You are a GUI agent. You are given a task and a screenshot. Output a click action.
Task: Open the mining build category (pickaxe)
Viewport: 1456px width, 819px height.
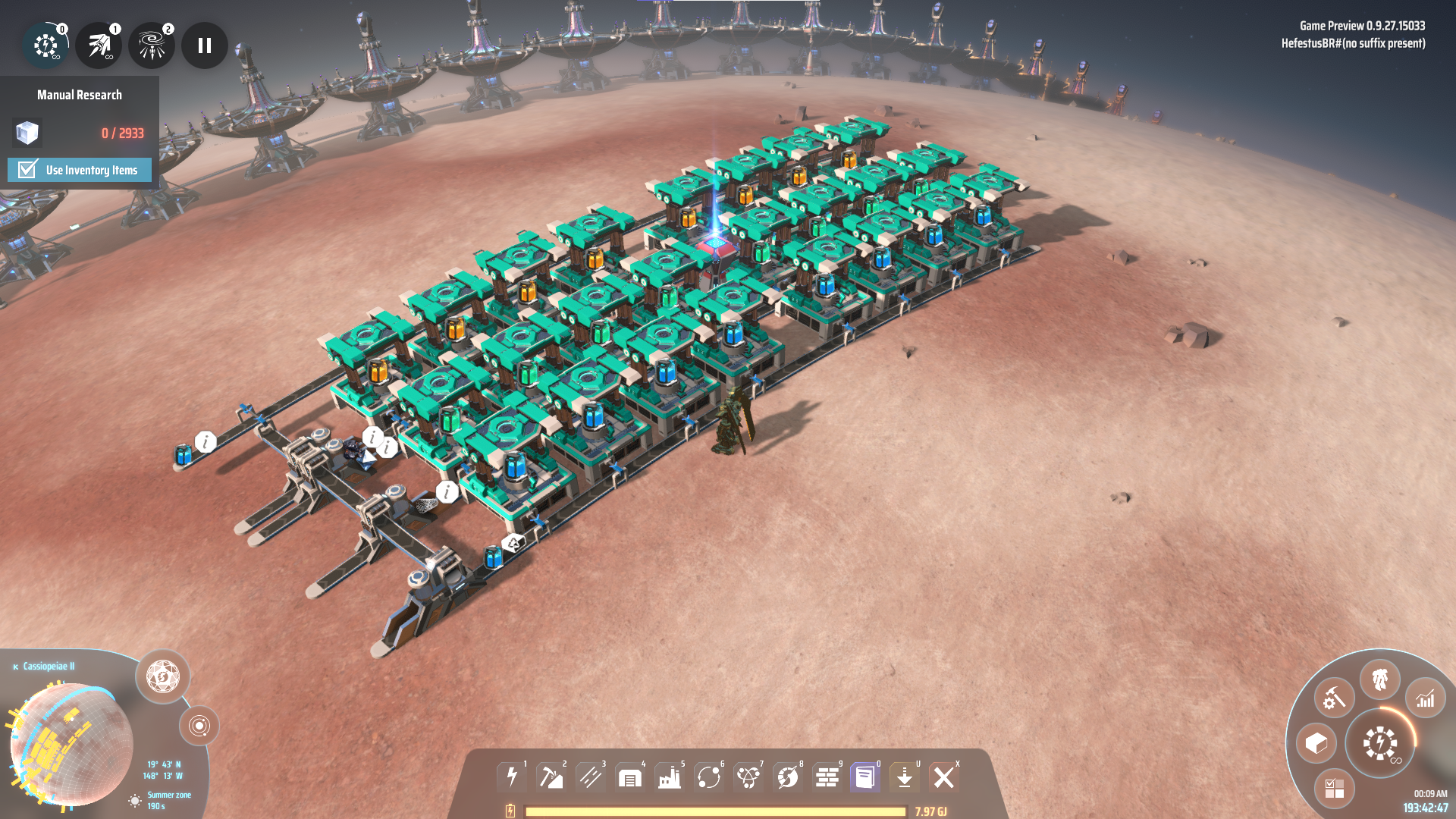click(551, 777)
